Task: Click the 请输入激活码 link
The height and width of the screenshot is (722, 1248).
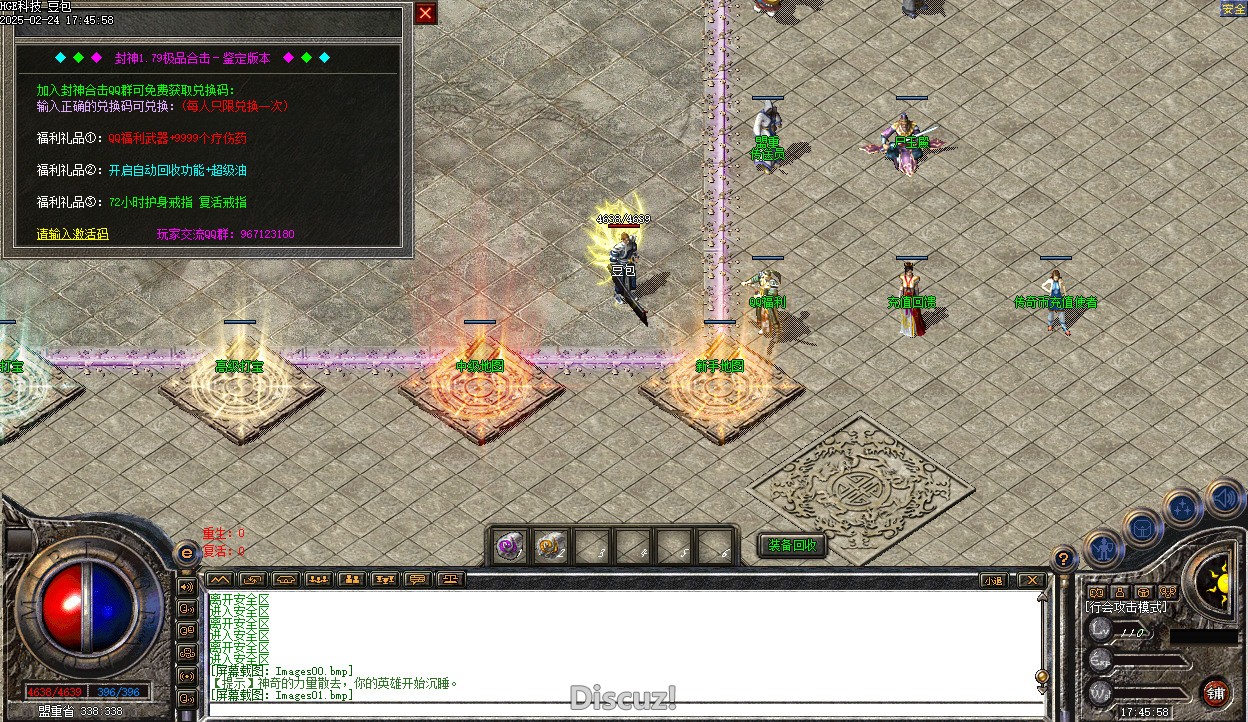Action: pos(72,234)
